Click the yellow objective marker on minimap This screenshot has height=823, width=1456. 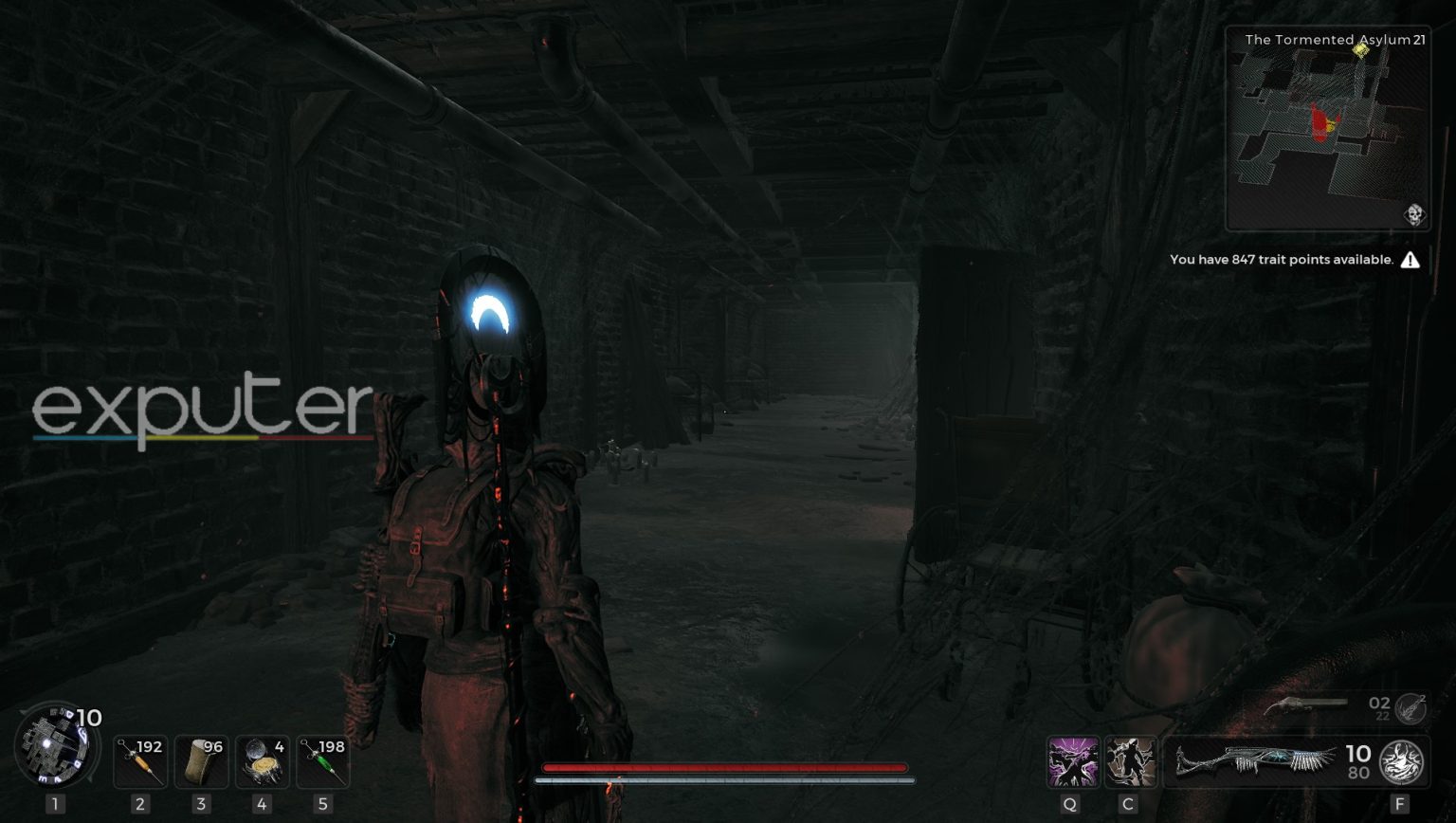1362,50
